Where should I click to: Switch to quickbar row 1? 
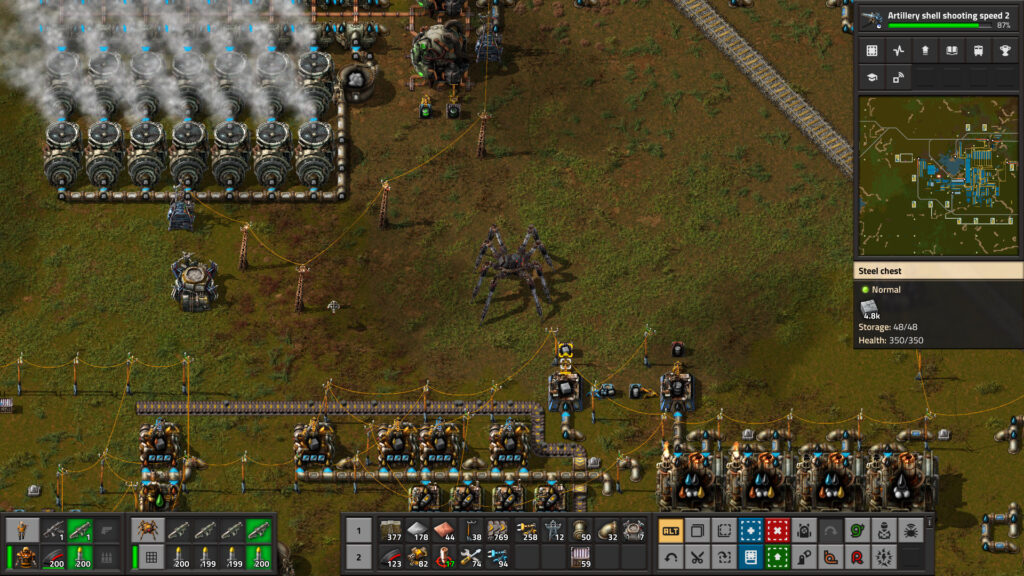[x=358, y=530]
